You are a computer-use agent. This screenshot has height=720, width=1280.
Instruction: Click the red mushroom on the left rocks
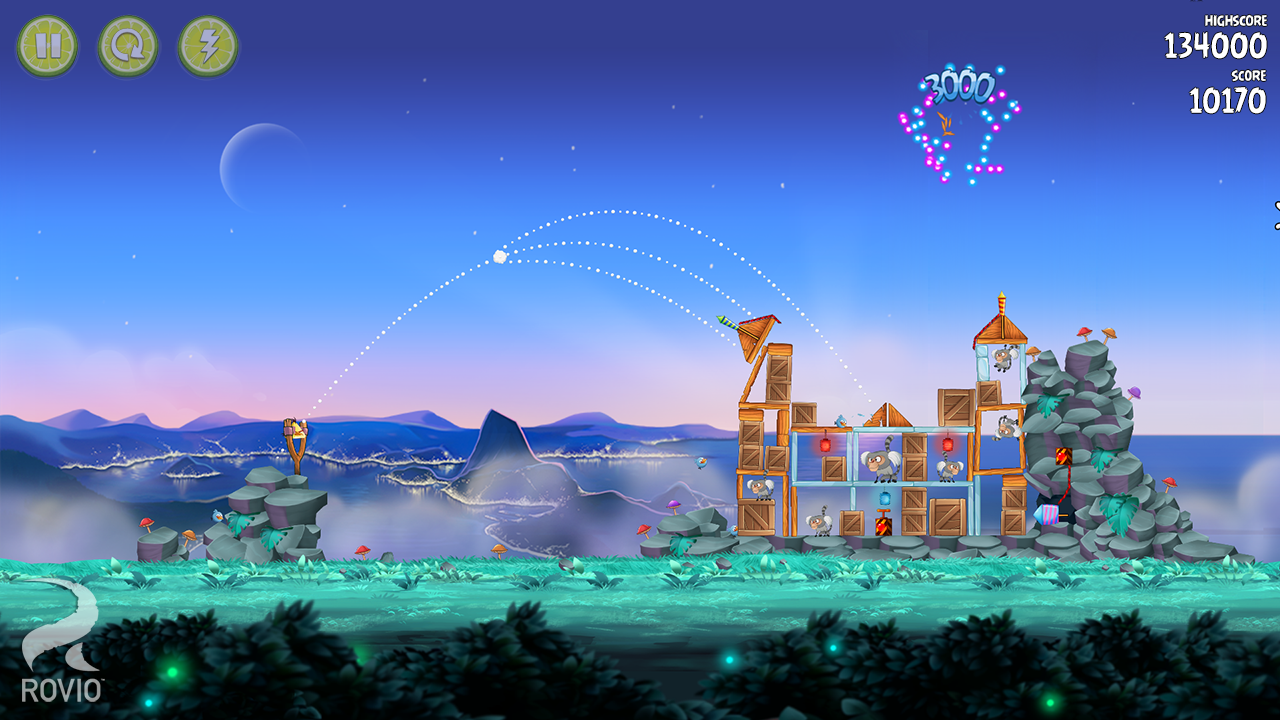(x=148, y=524)
